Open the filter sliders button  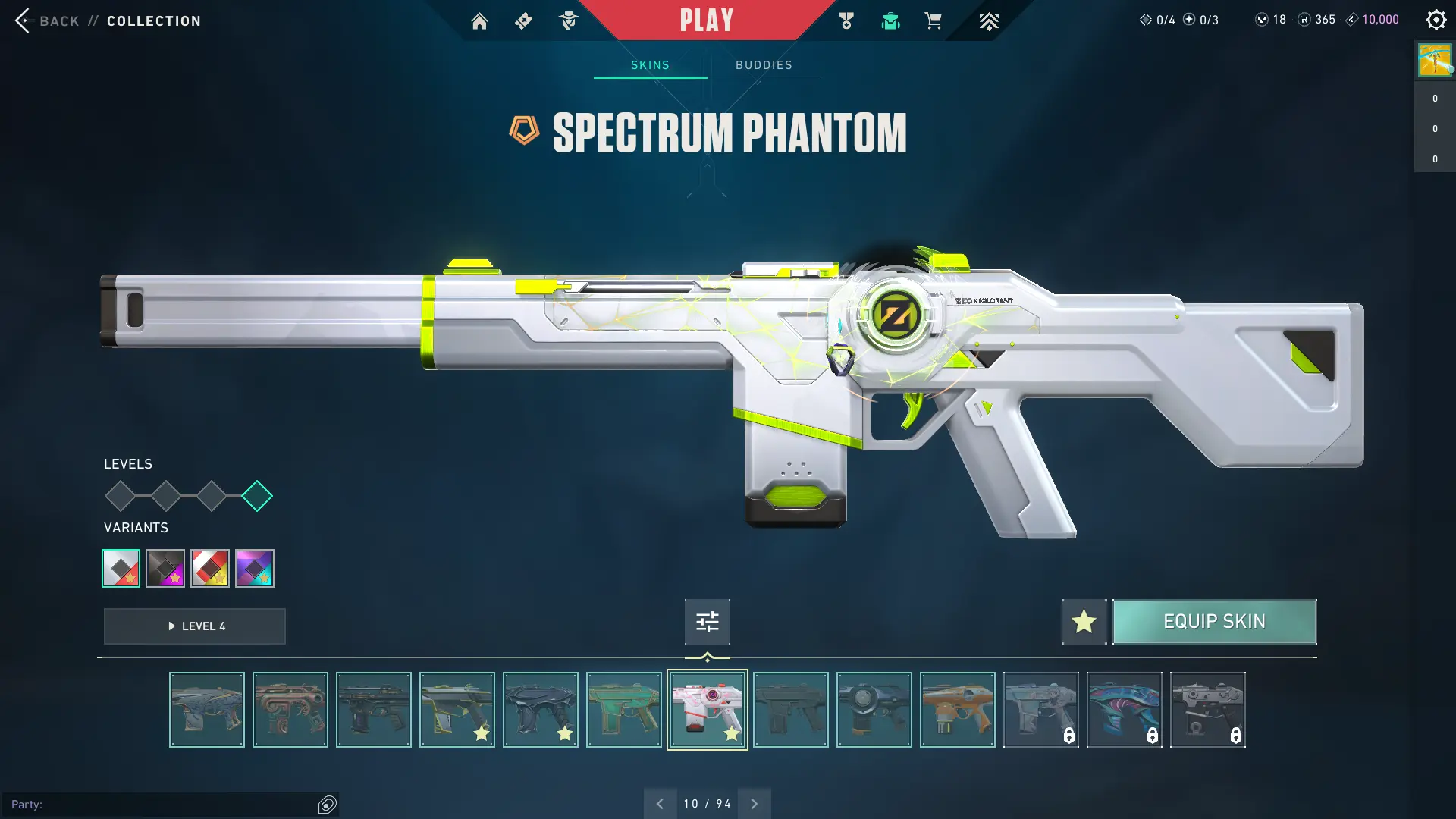pos(707,622)
